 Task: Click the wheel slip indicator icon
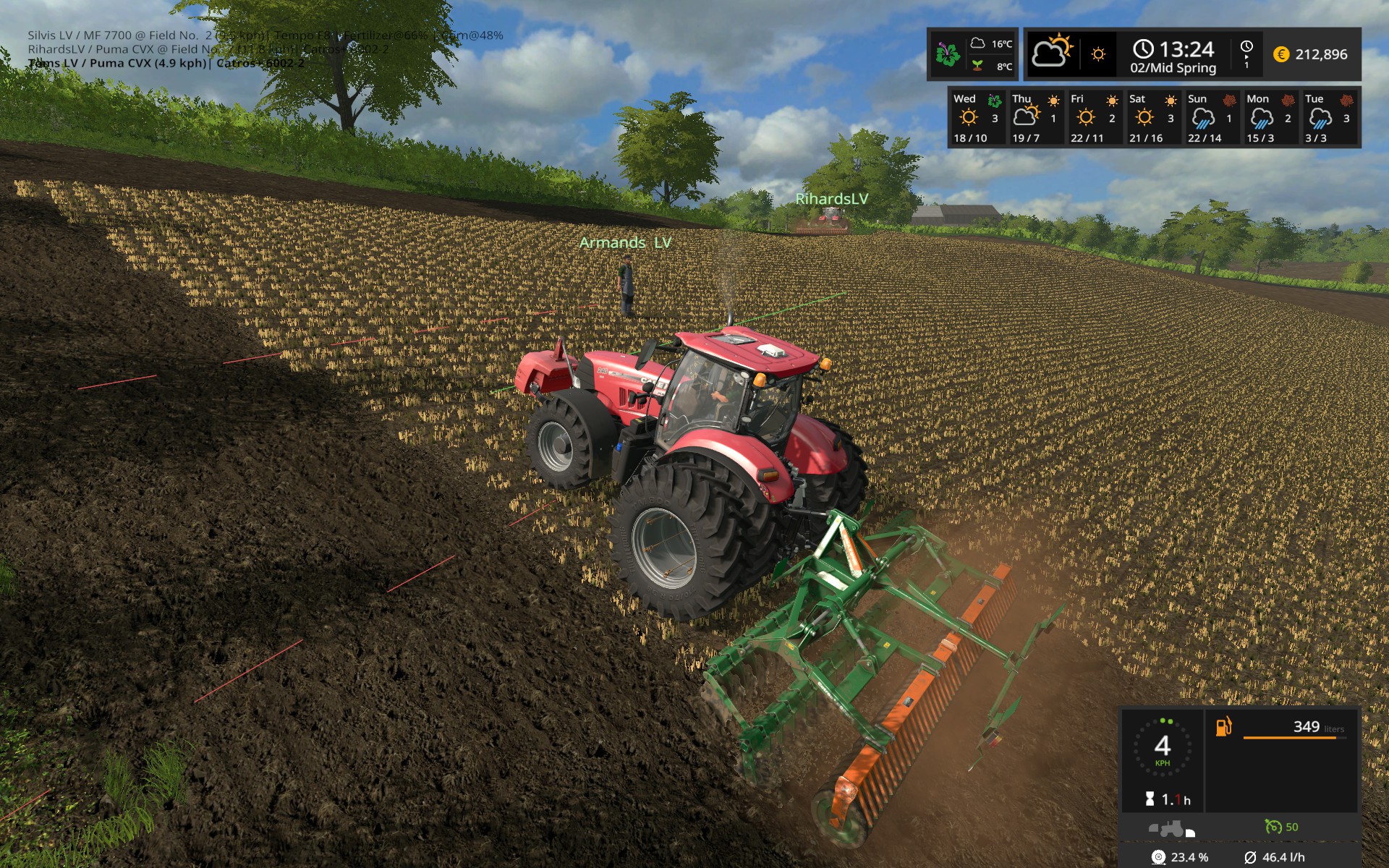point(1158,858)
